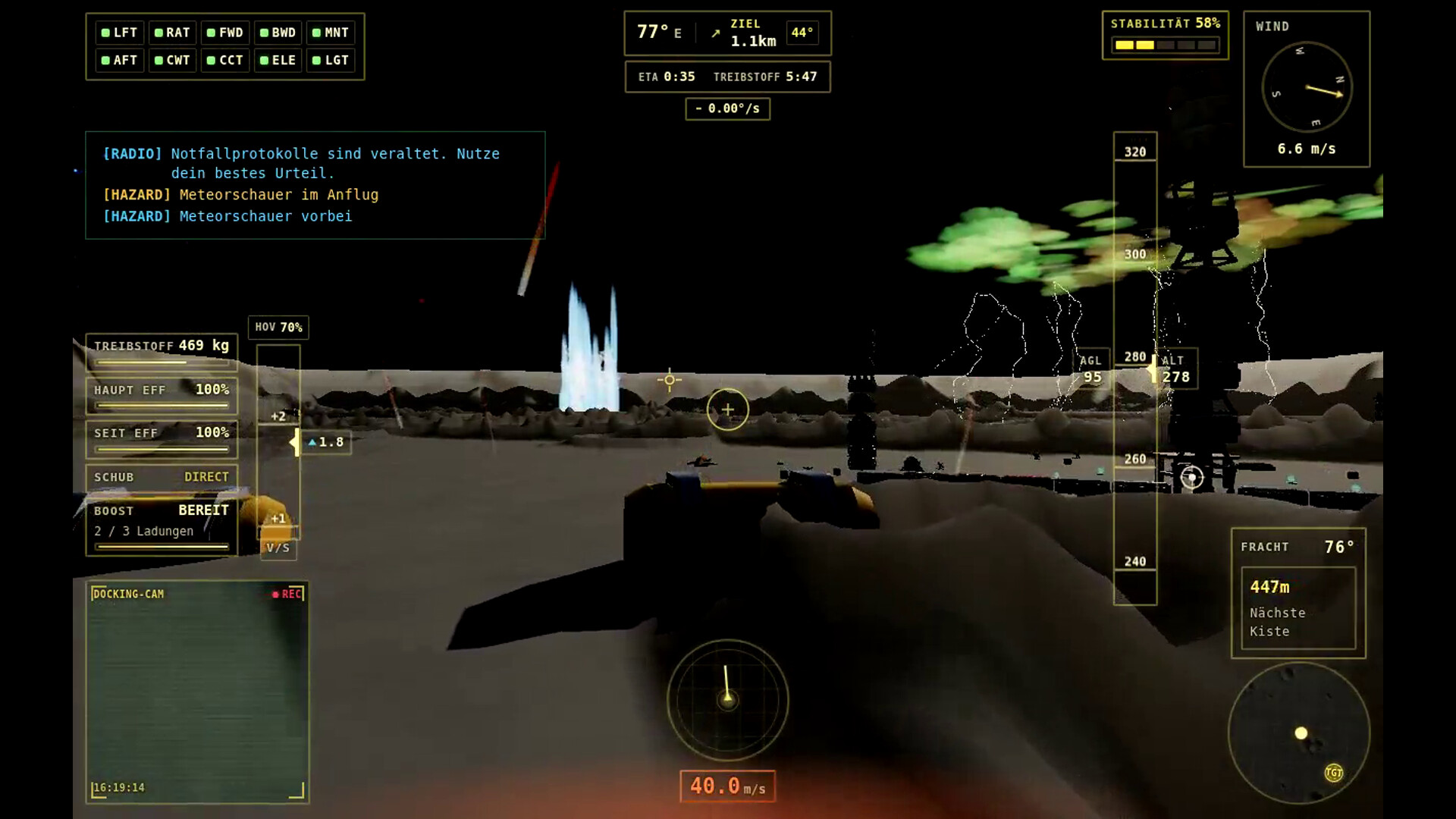1456x819 pixels.
Task: Select the DOCKING-CAM panel header
Action: (129, 595)
